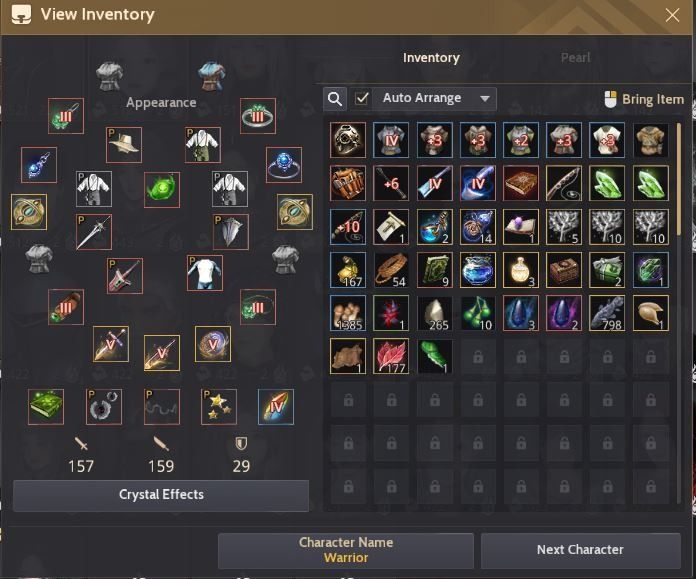Image resolution: width=696 pixels, height=579 pixels.
Task: Toggle the Auto Arrange checkbox
Action: [x=362, y=99]
